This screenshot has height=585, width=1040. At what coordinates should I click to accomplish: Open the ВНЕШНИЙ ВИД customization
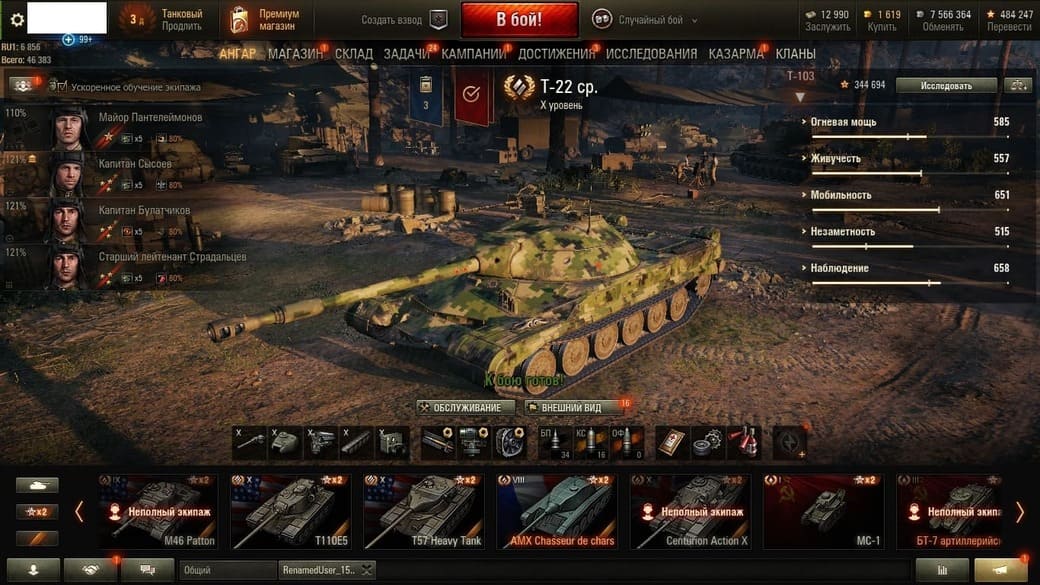click(572, 408)
